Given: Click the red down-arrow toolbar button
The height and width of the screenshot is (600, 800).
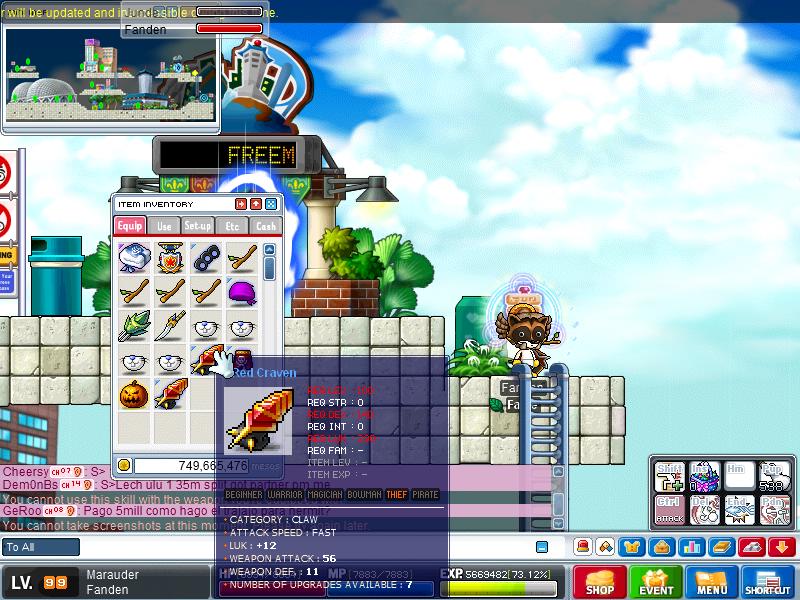Looking at the screenshot, I should click(x=782, y=547).
